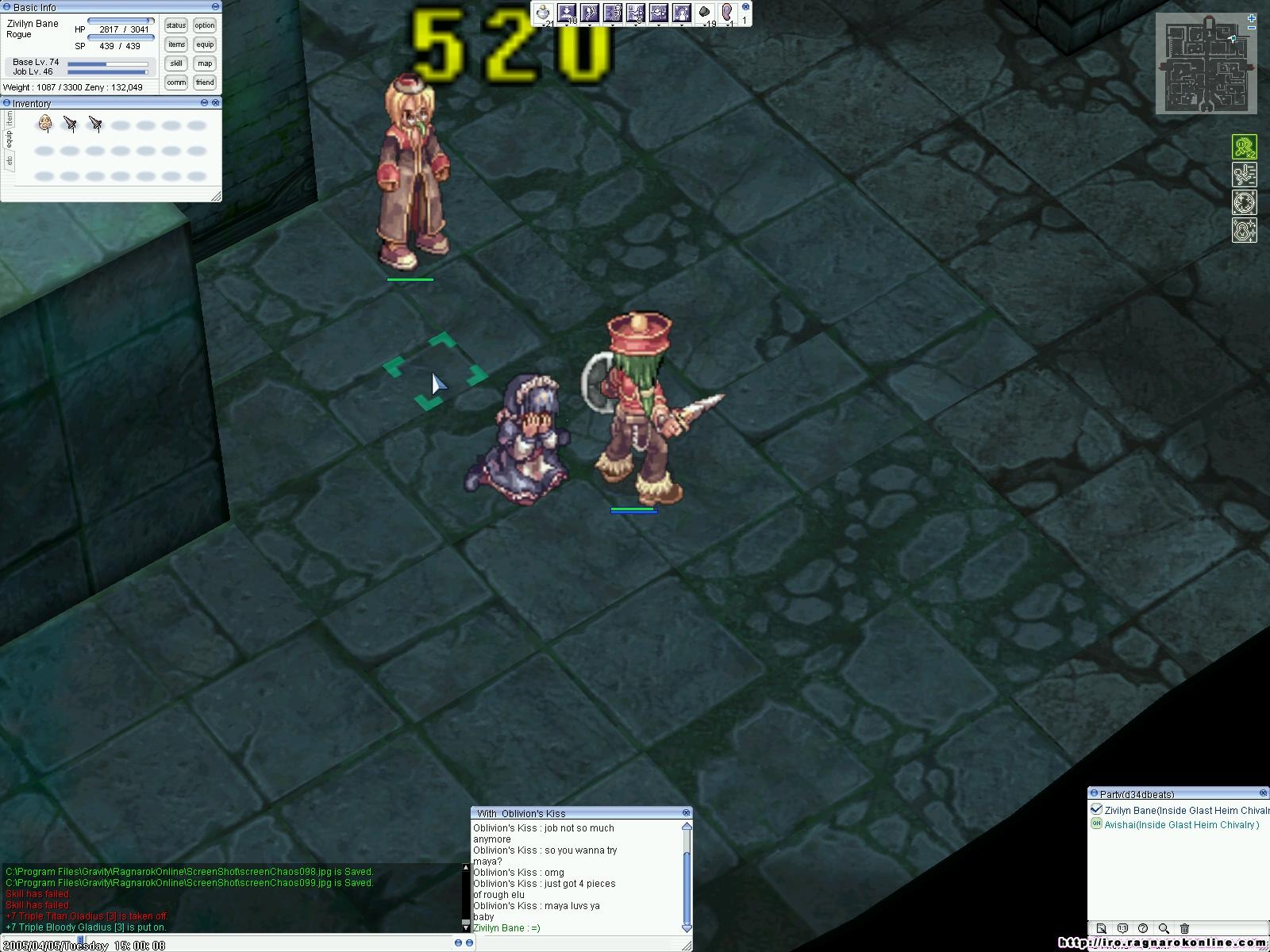Click the dungeon minimap
Image resolution: width=1270 pixels, height=952 pixels.
point(1206,65)
